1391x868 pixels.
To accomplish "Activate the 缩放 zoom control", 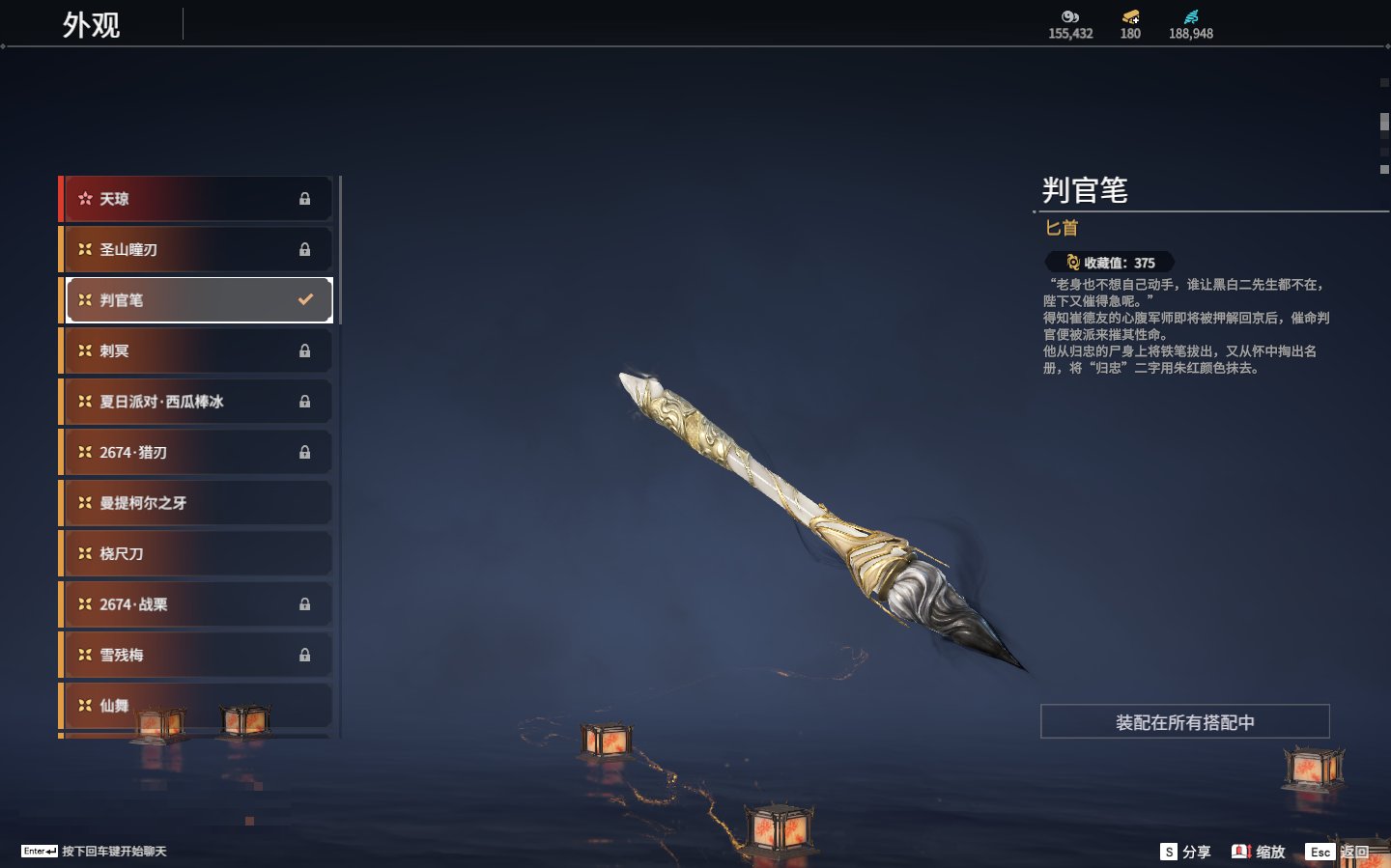I will (1259, 852).
